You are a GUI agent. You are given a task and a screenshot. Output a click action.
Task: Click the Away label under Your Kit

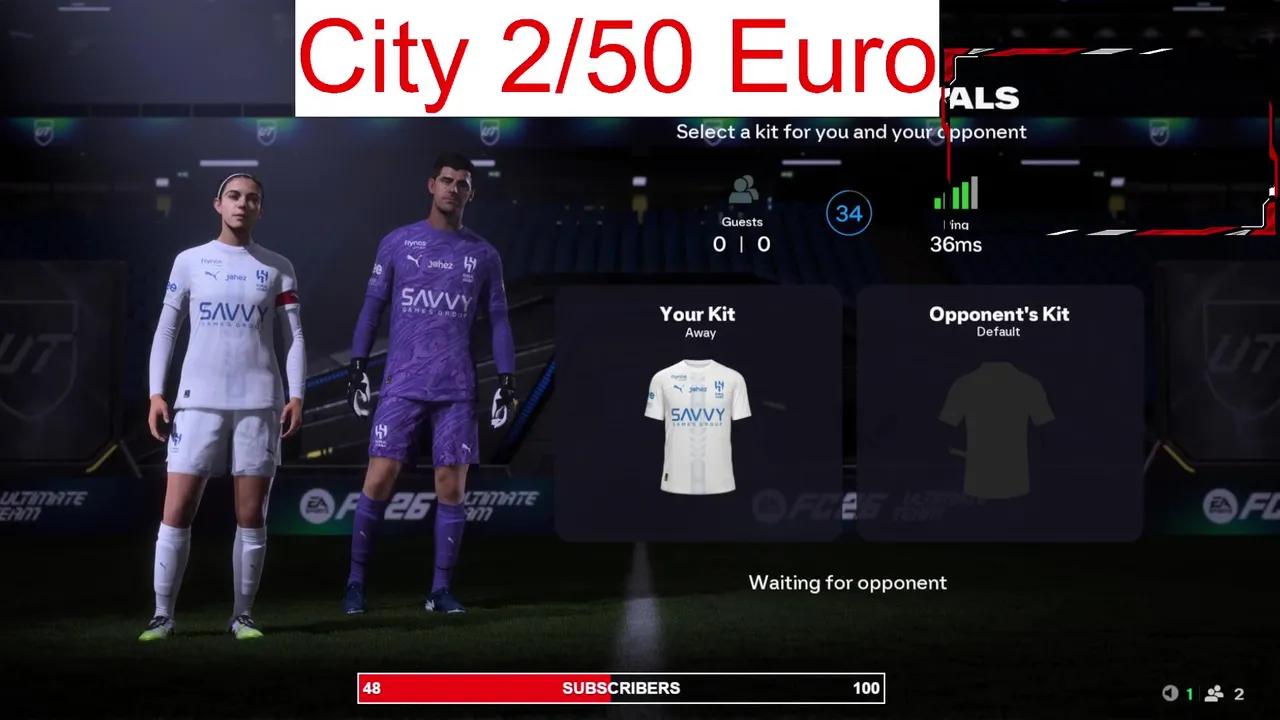(x=698, y=332)
